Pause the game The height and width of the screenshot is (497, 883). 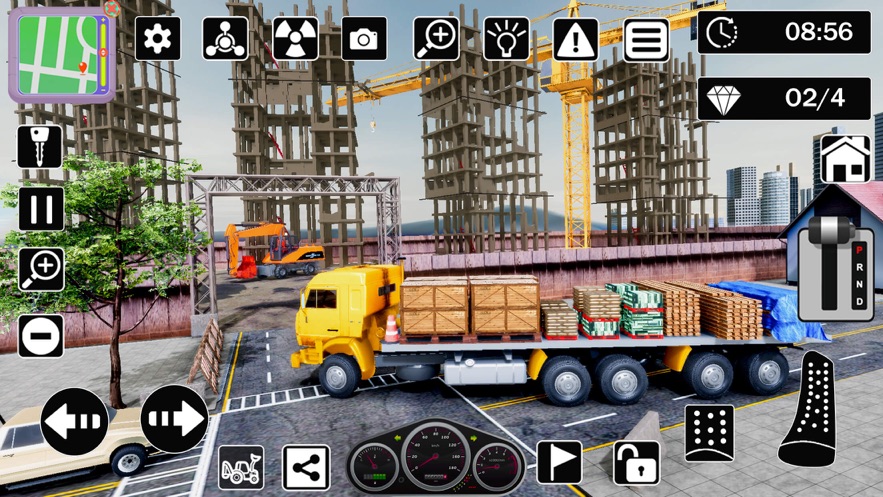tap(40, 209)
